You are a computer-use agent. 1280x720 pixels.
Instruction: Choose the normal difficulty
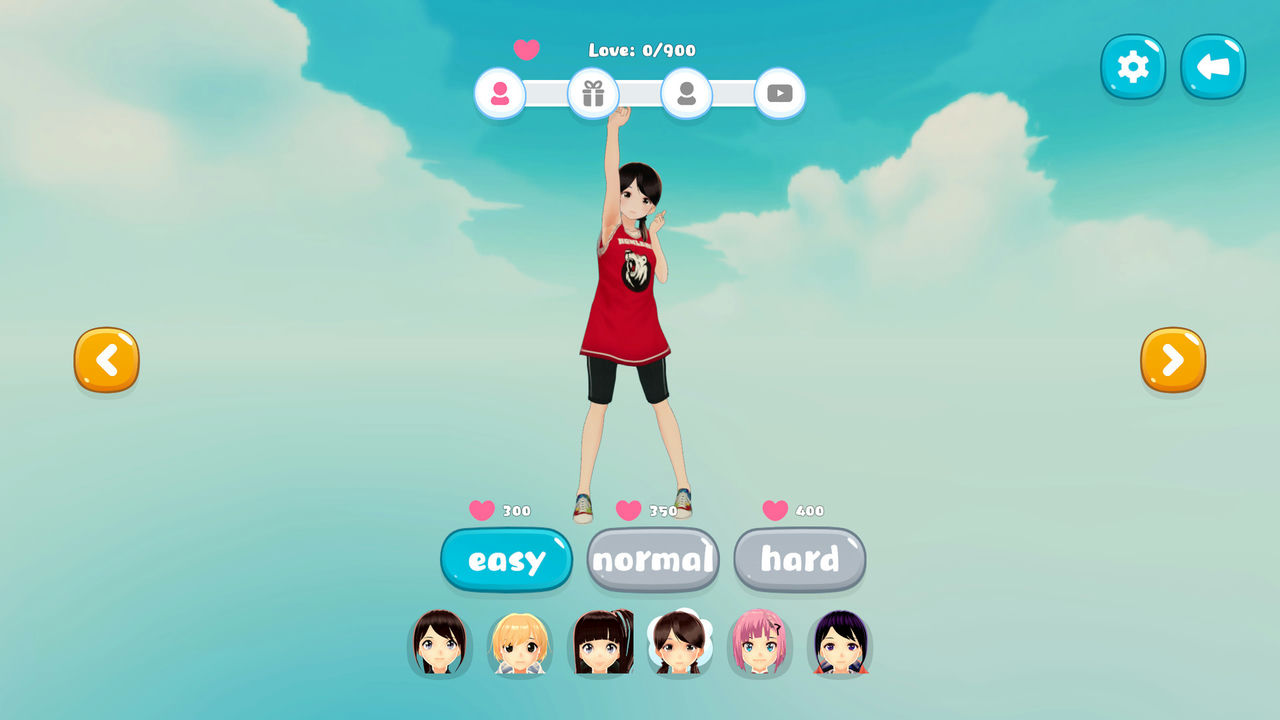653,560
